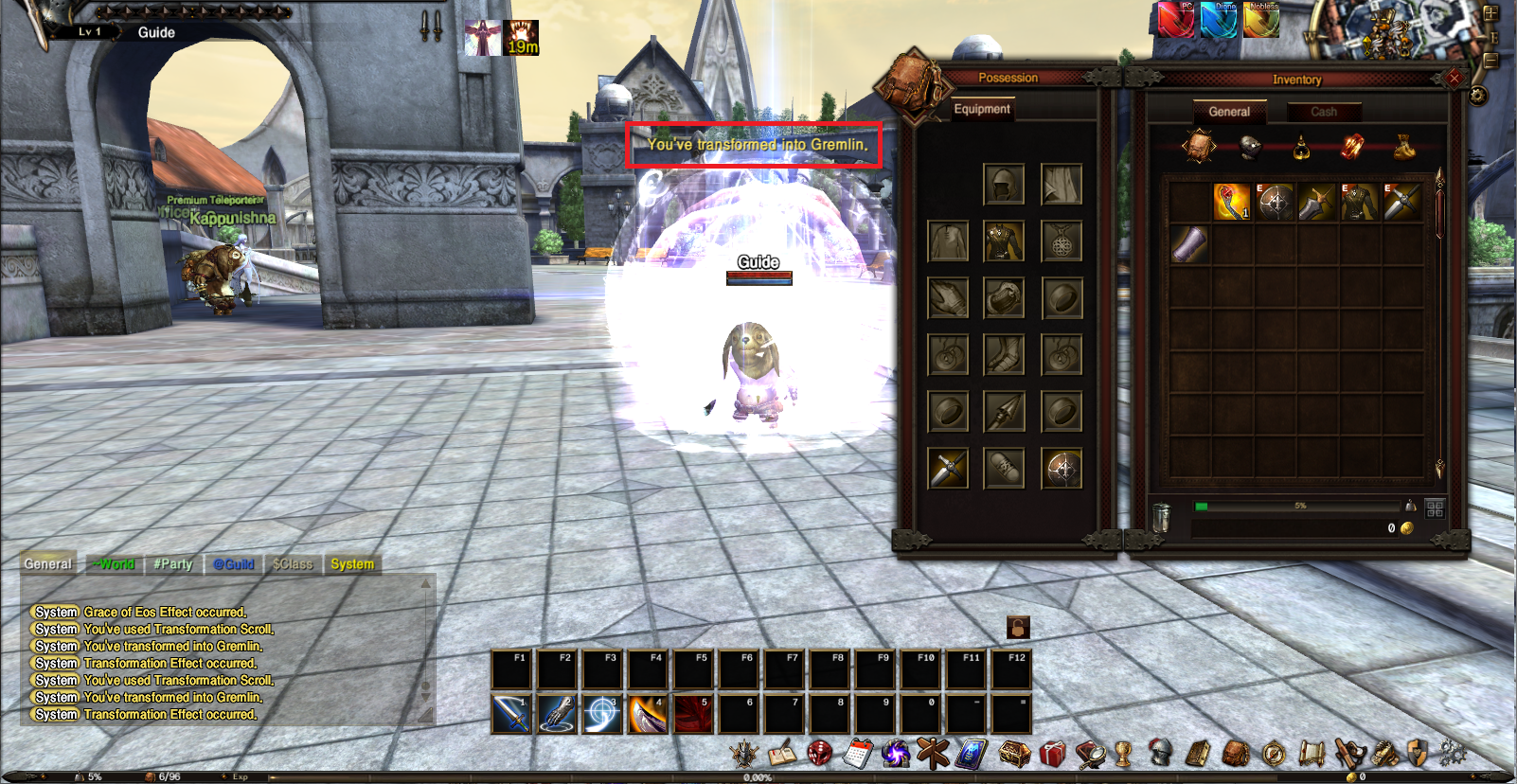Screen dimensions: 1517x784
Task: Open the red gift box menu
Action: (1052, 754)
